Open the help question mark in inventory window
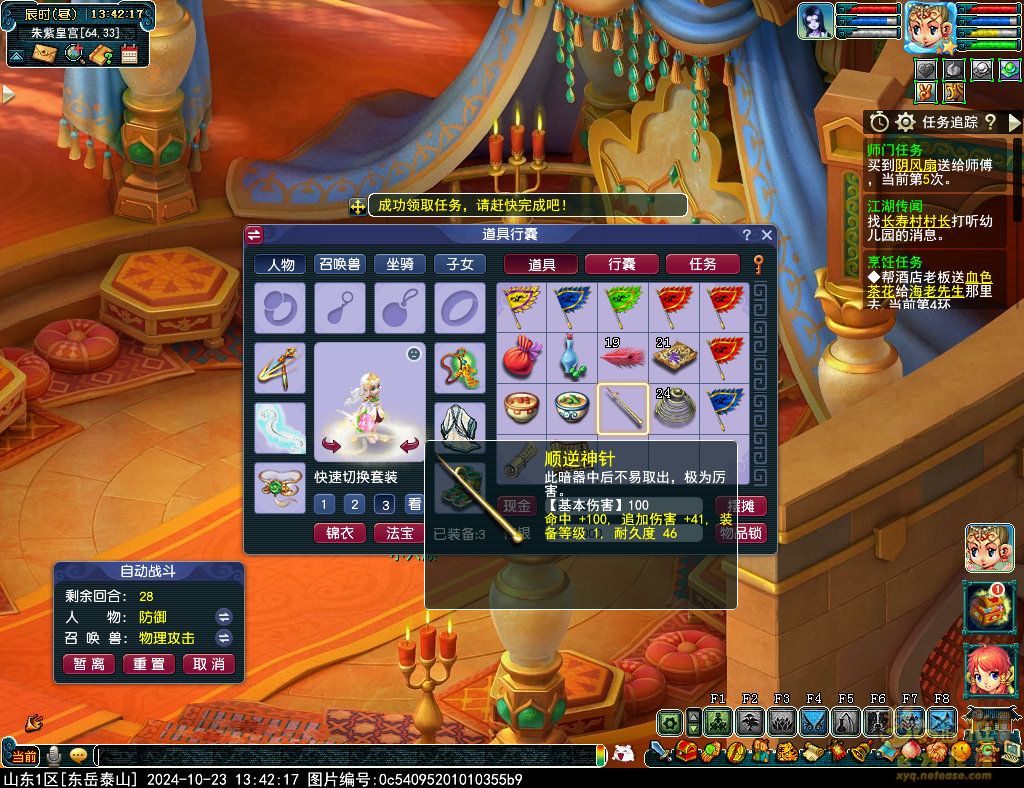 tap(746, 235)
